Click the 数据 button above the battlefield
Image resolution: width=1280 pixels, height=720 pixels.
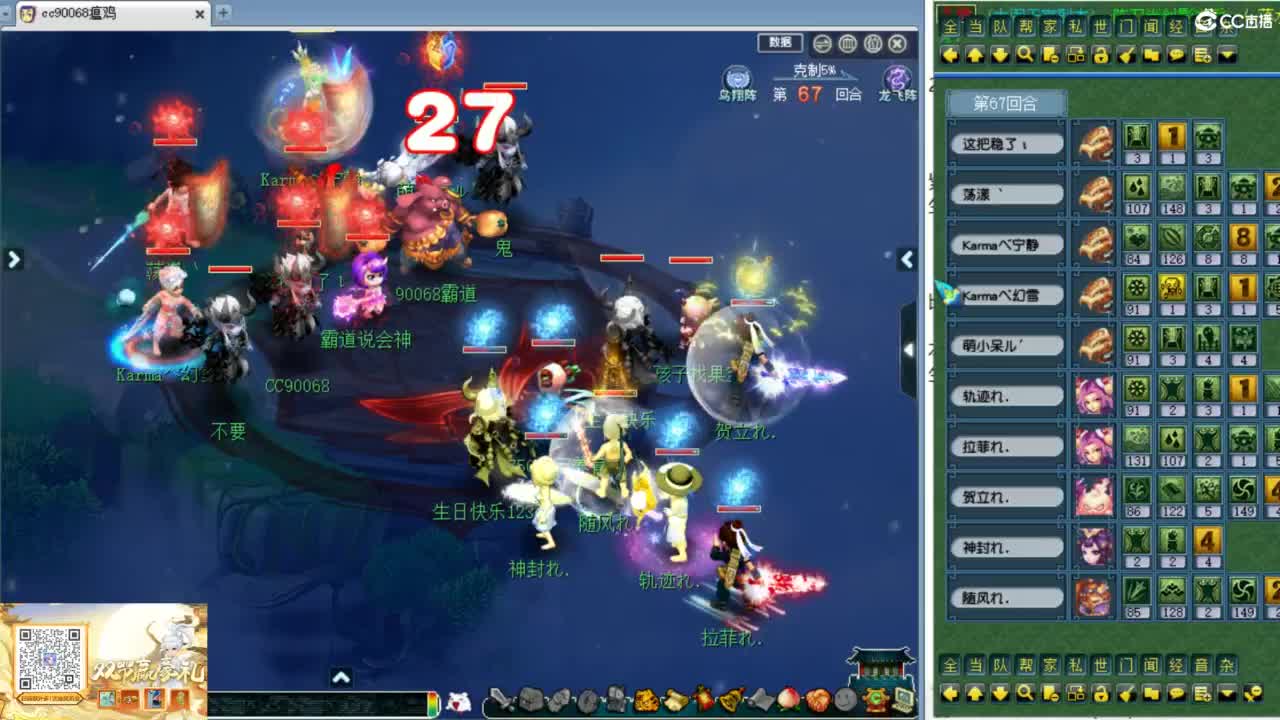click(781, 43)
